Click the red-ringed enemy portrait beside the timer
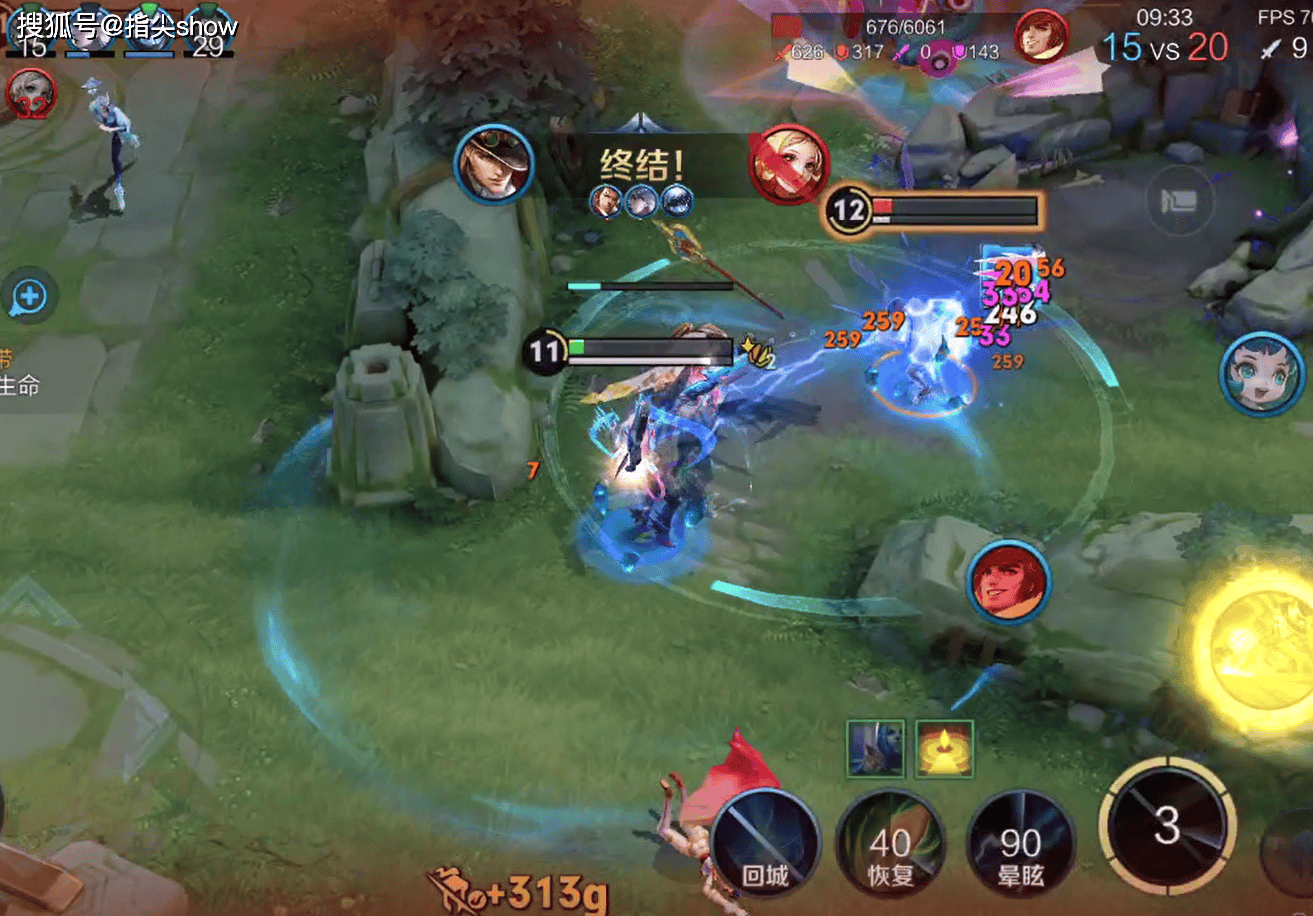The image size is (1313, 916). pos(1041,36)
